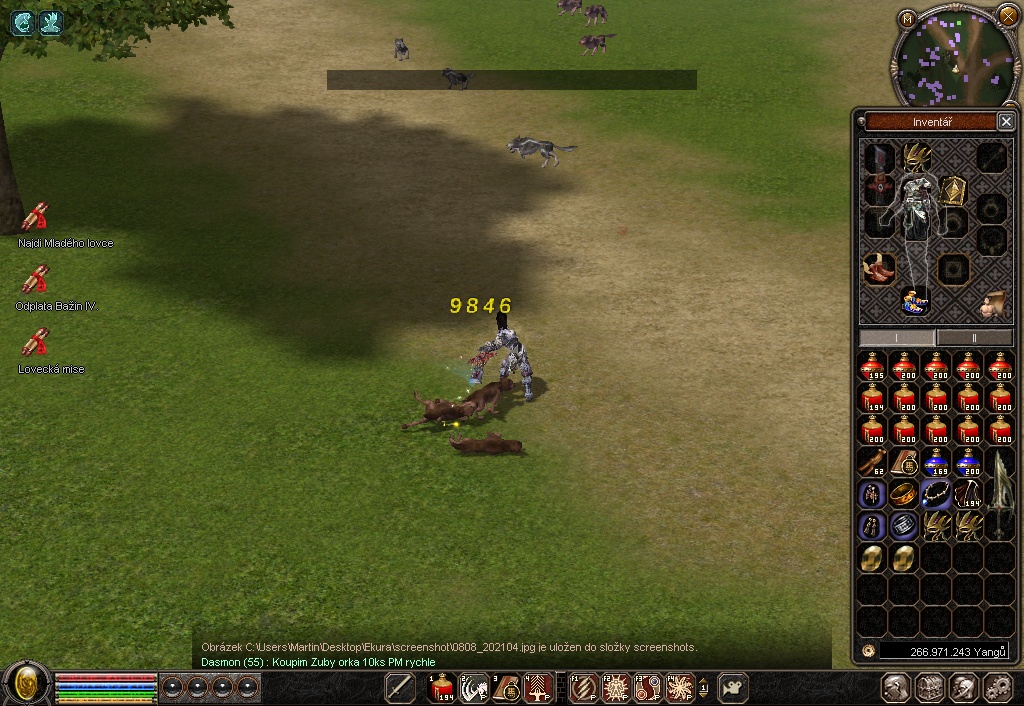Open the 'Lovecká mise' quest scroll
Viewport: 1024px width, 706px height.
(36, 343)
